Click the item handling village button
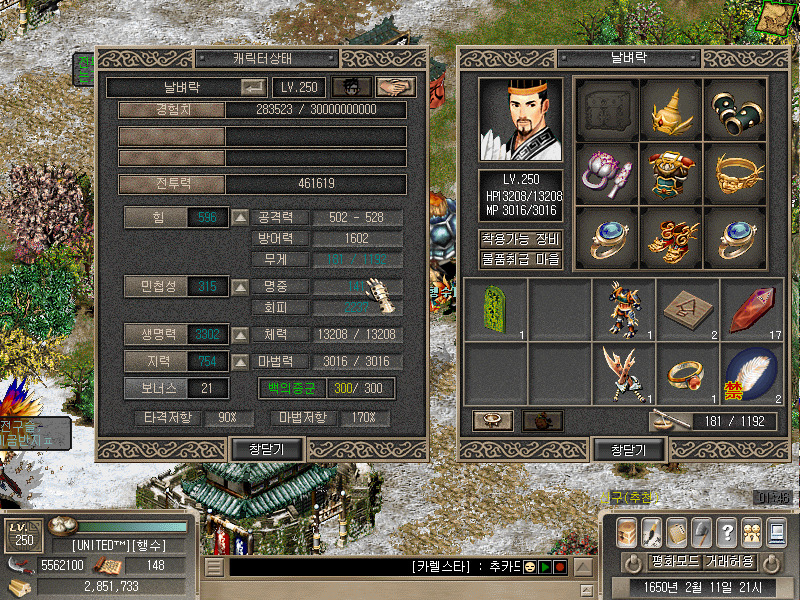Screen dimensions: 800x600 point(521,260)
